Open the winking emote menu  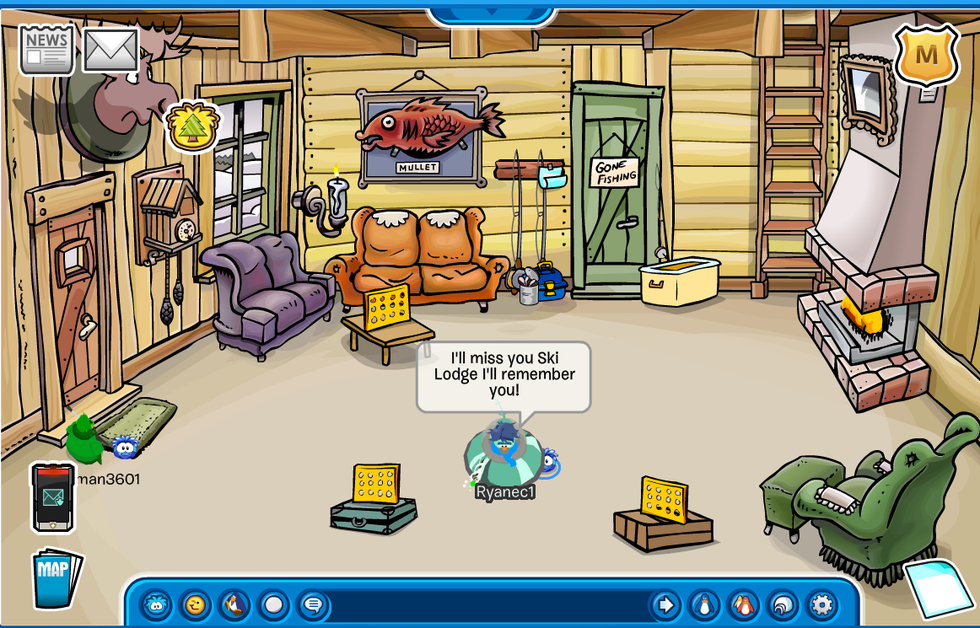click(x=195, y=605)
